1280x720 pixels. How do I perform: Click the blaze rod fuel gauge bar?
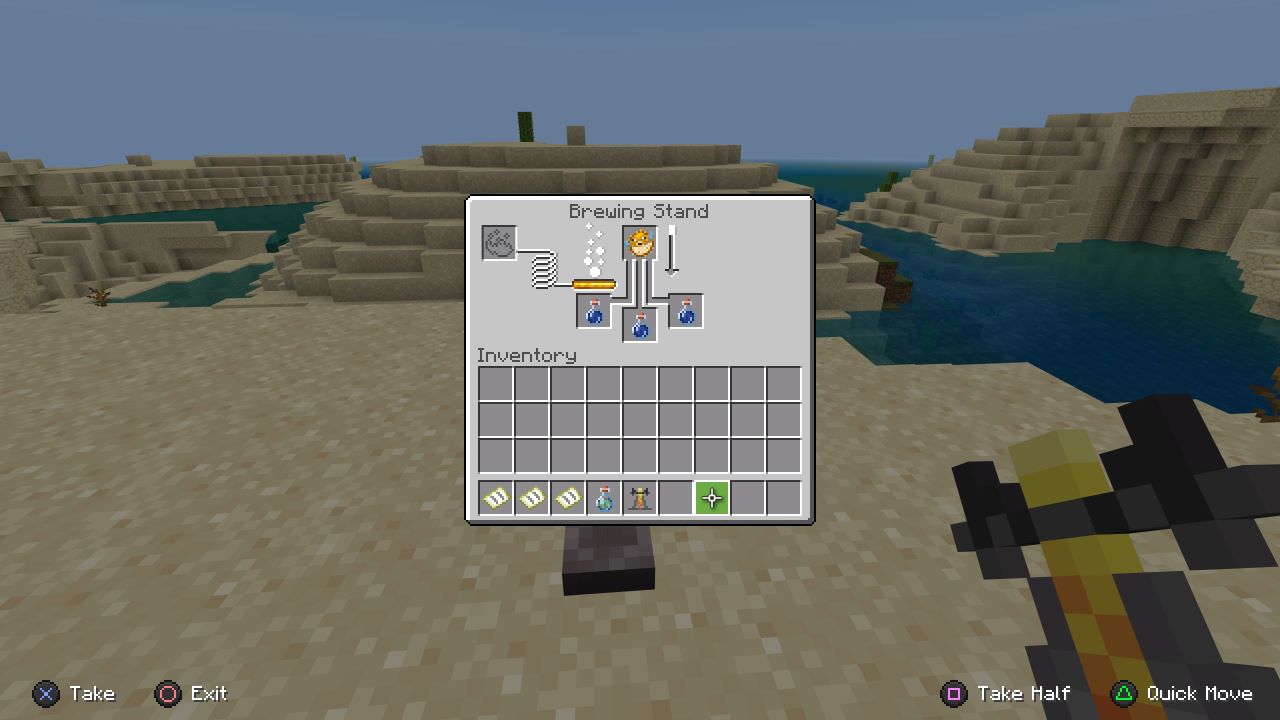click(x=593, y=283)
